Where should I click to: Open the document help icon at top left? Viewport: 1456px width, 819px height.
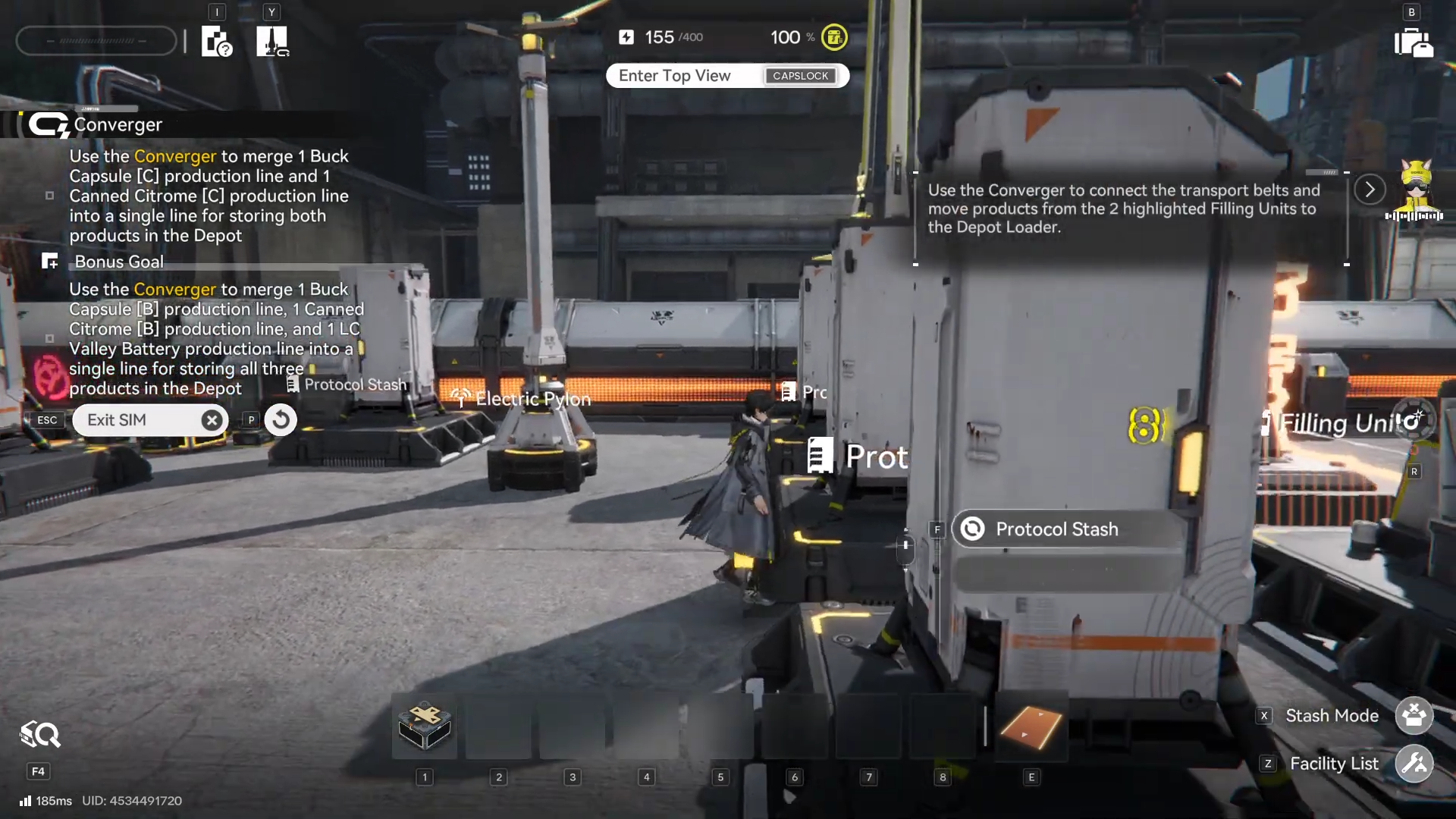click(x=216, y=42)
